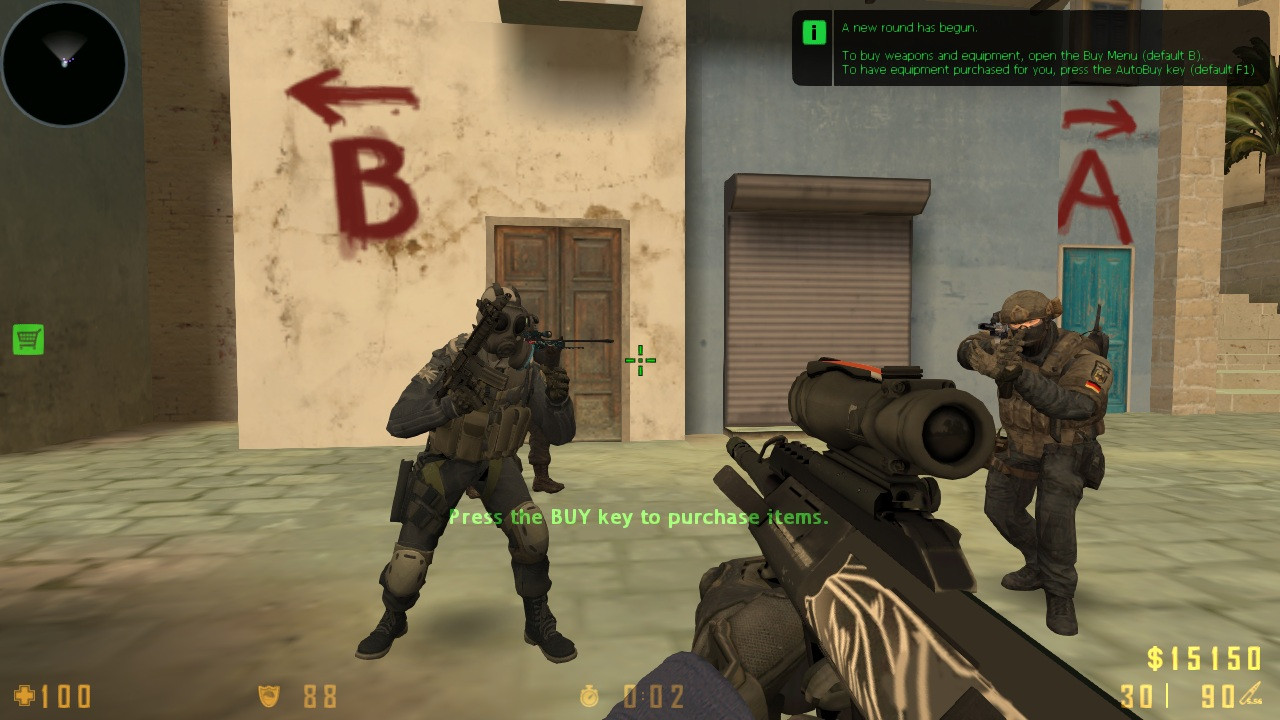Click the armor shield icon near the 88

pyautogui.click(x=268, y=696)
